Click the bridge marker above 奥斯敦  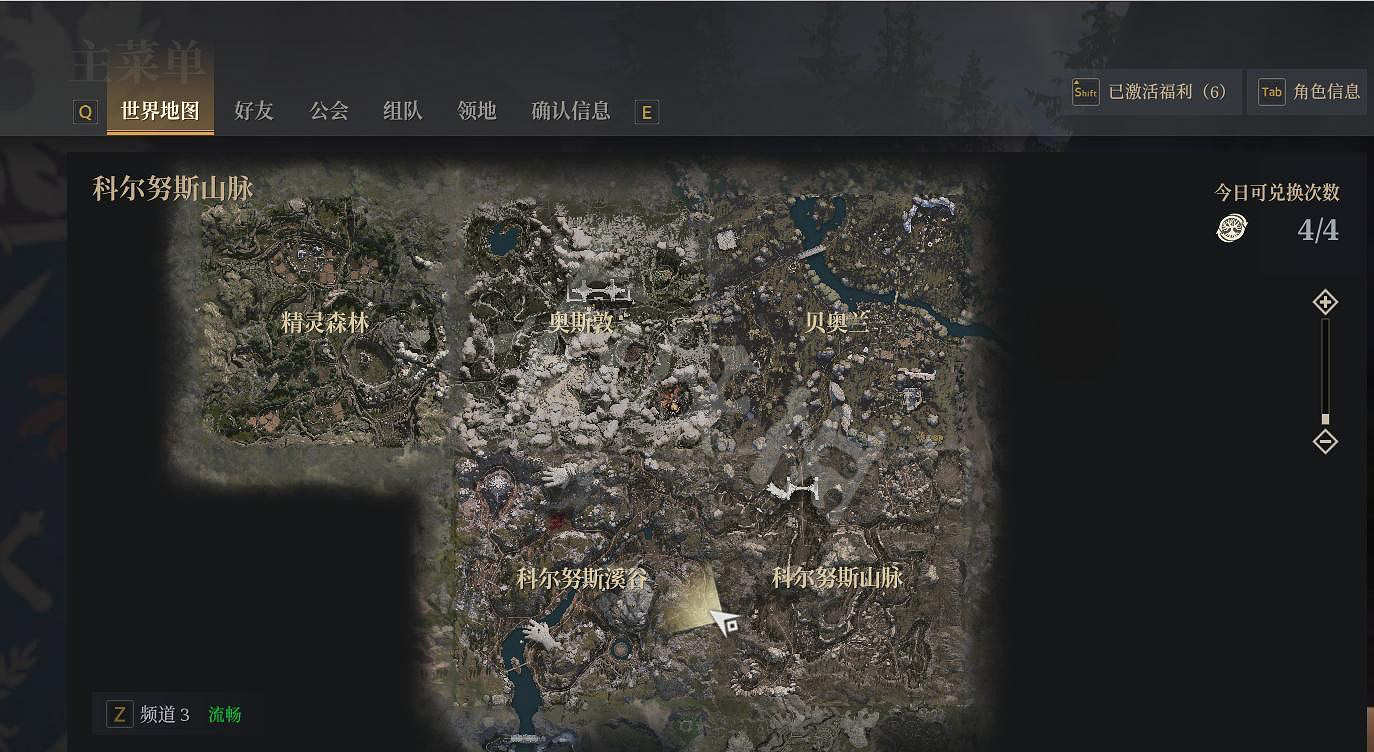600,293
